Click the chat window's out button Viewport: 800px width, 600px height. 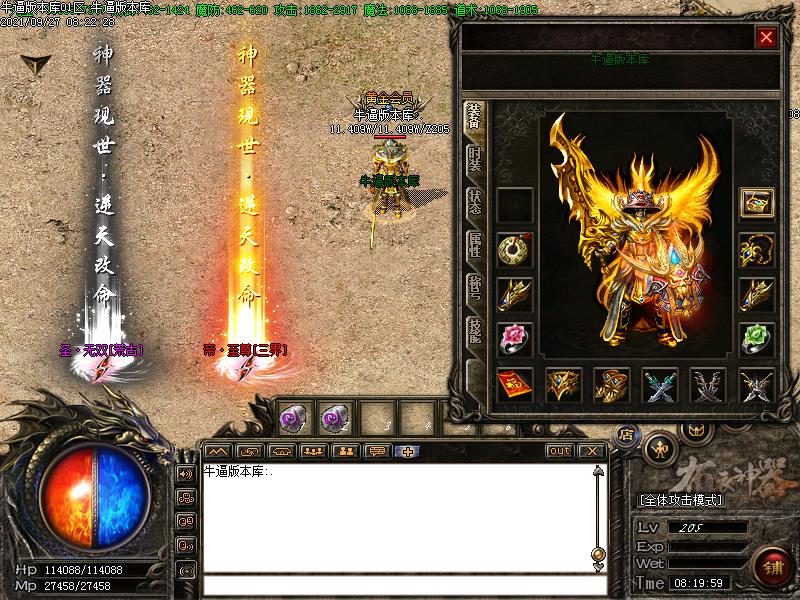[559, 451]
